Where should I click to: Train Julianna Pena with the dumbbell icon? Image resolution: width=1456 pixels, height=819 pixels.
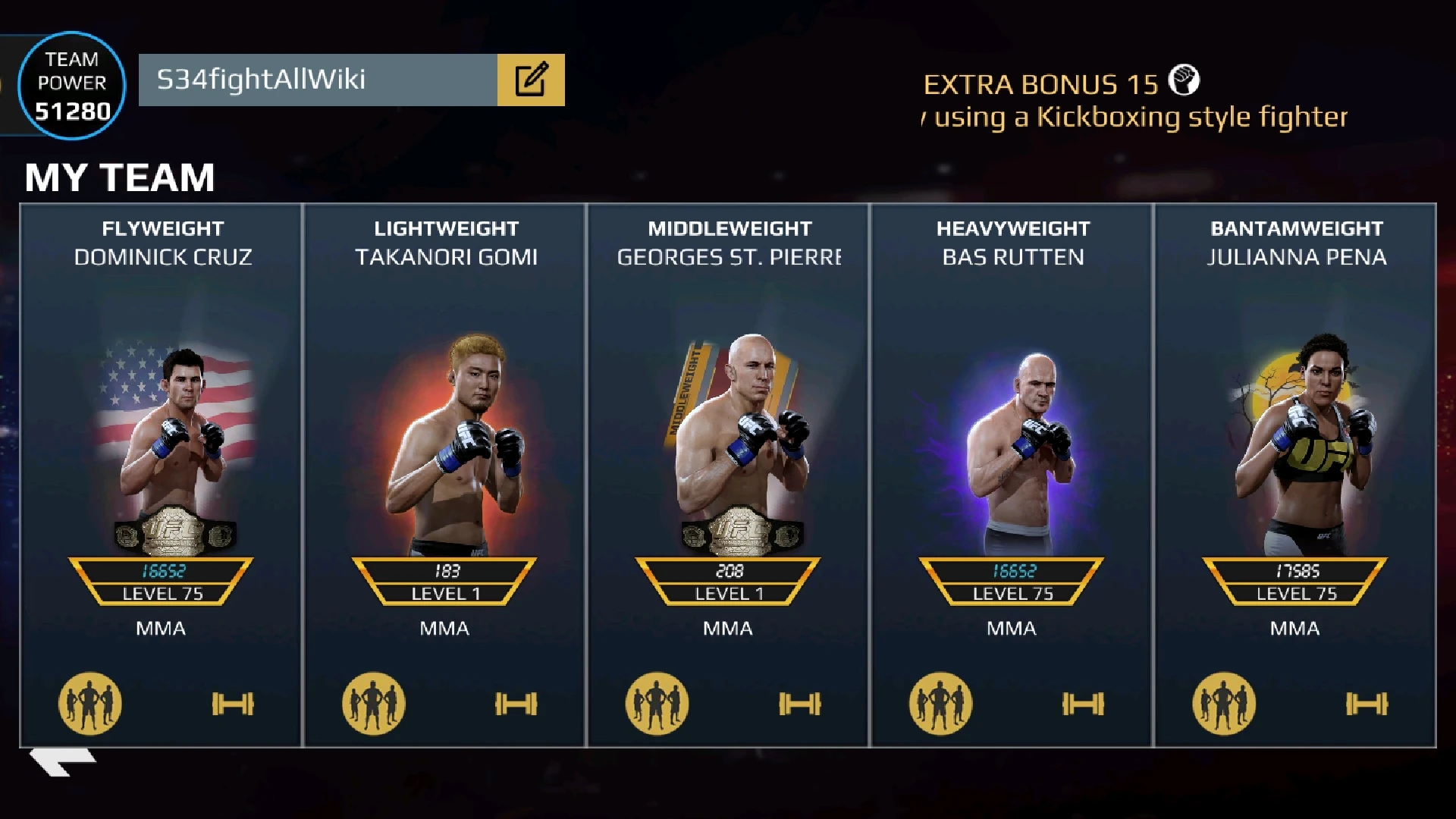[1367, 704]
